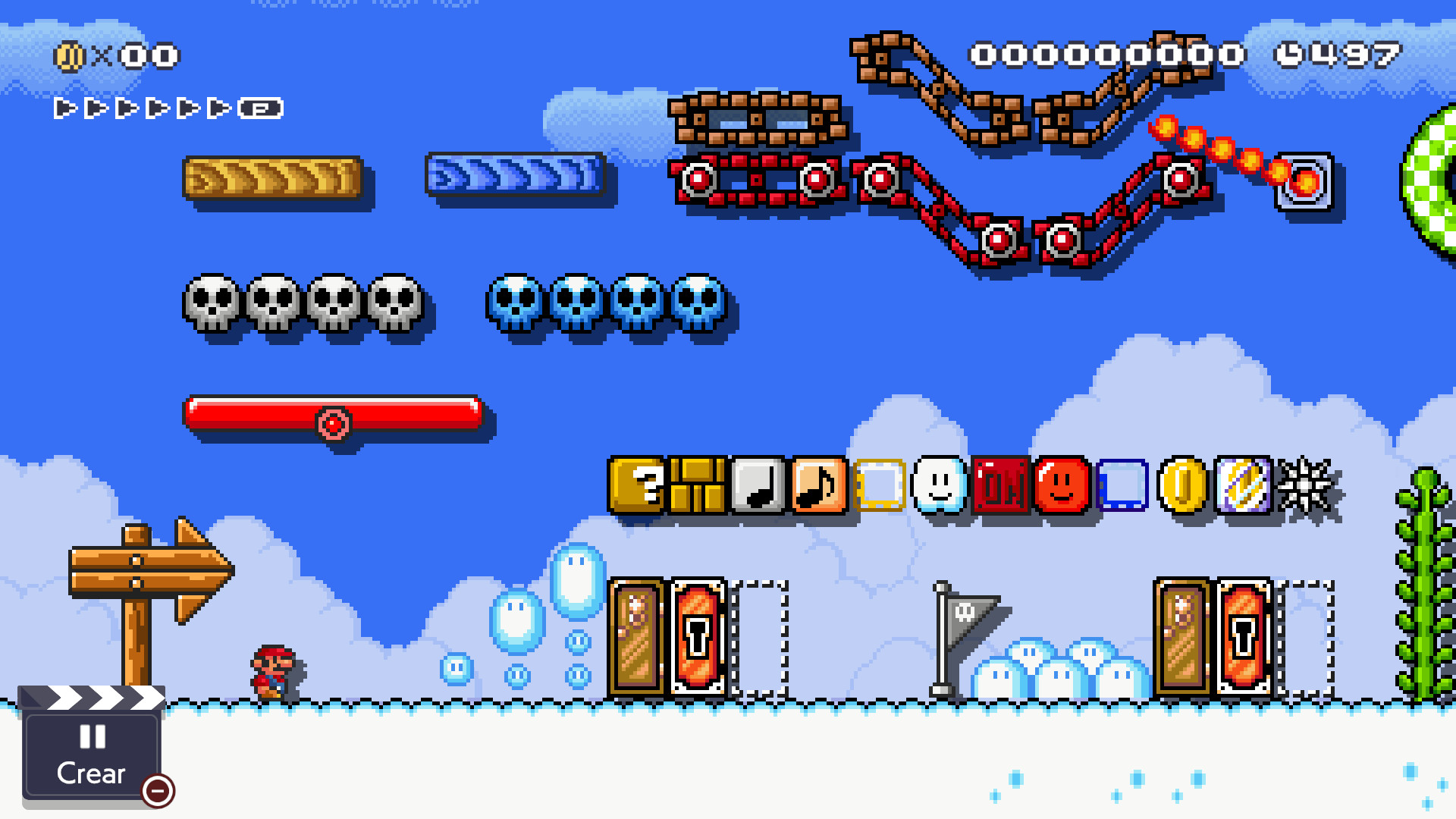This screenshot has height=819, width=1456.
Task: Click the red seesaw platform with target center
Action: [334, 416]
